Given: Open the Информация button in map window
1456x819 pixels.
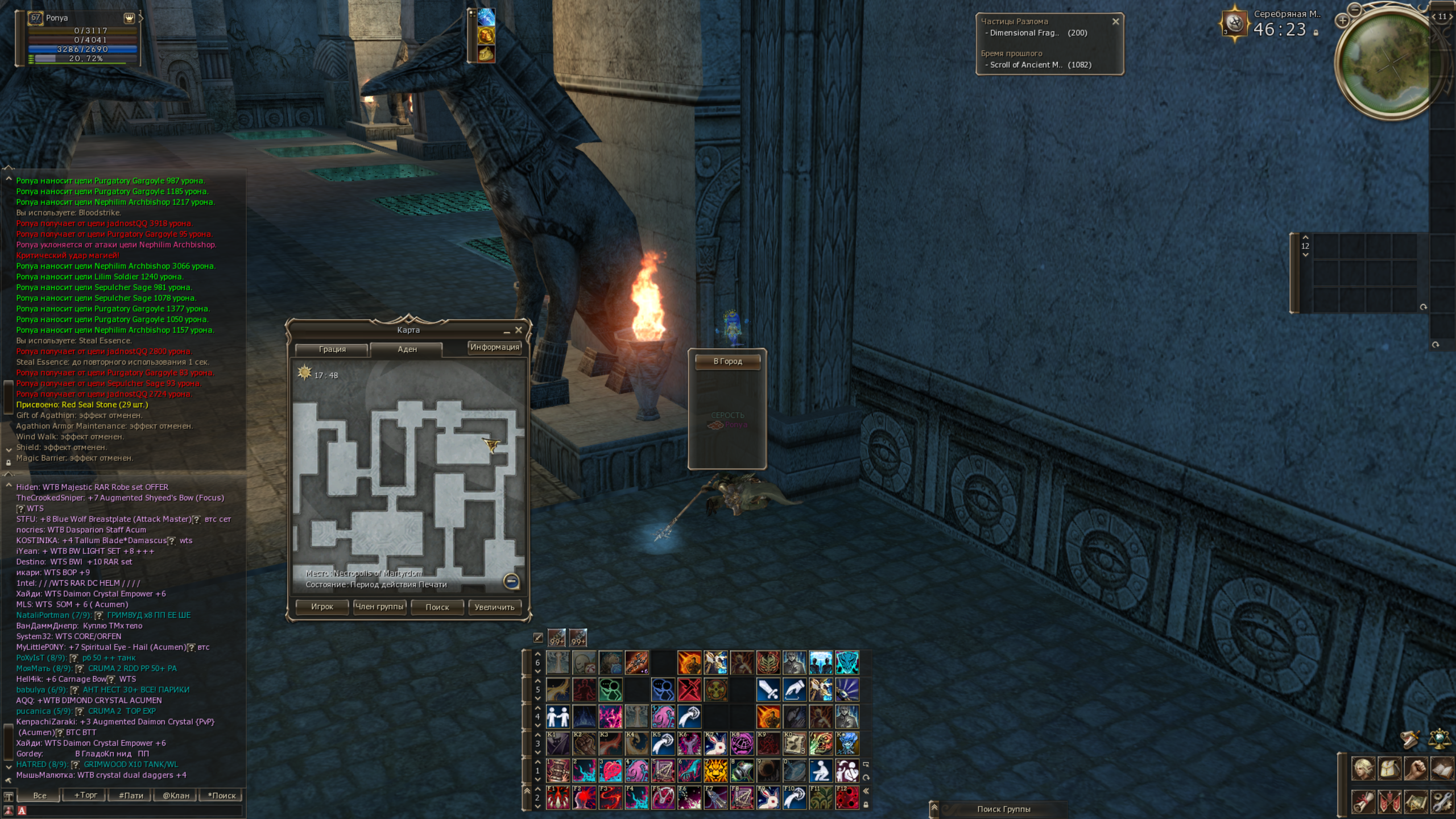Looking at the screenshot, I should pyautogui.click(x=494, y=347).
